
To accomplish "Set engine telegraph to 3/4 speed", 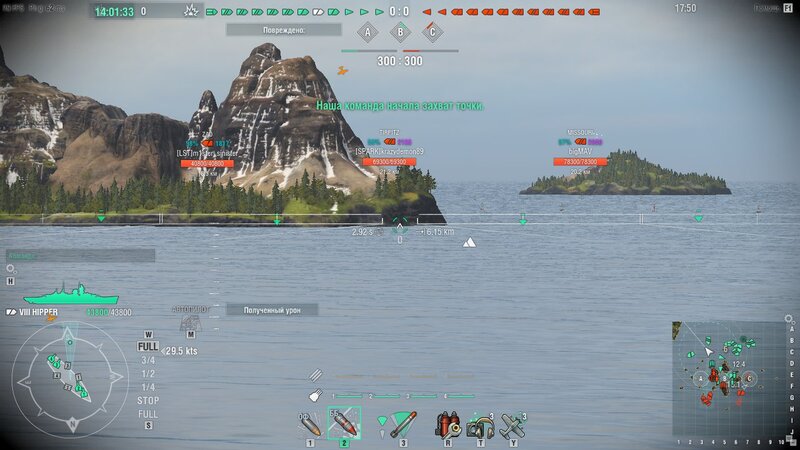I will (x=148, y=360).
